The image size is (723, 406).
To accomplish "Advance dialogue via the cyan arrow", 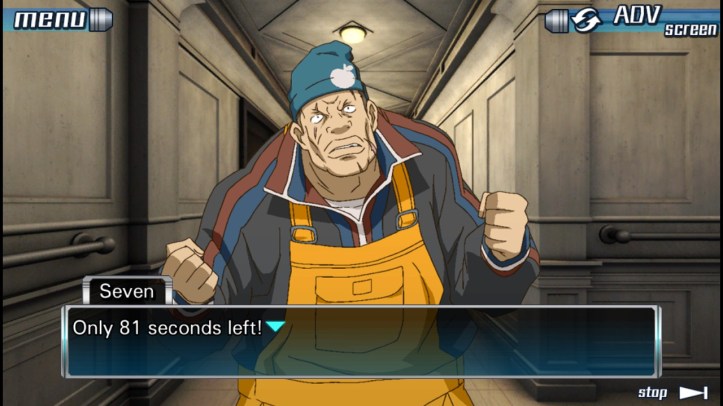I will (275, 327).
